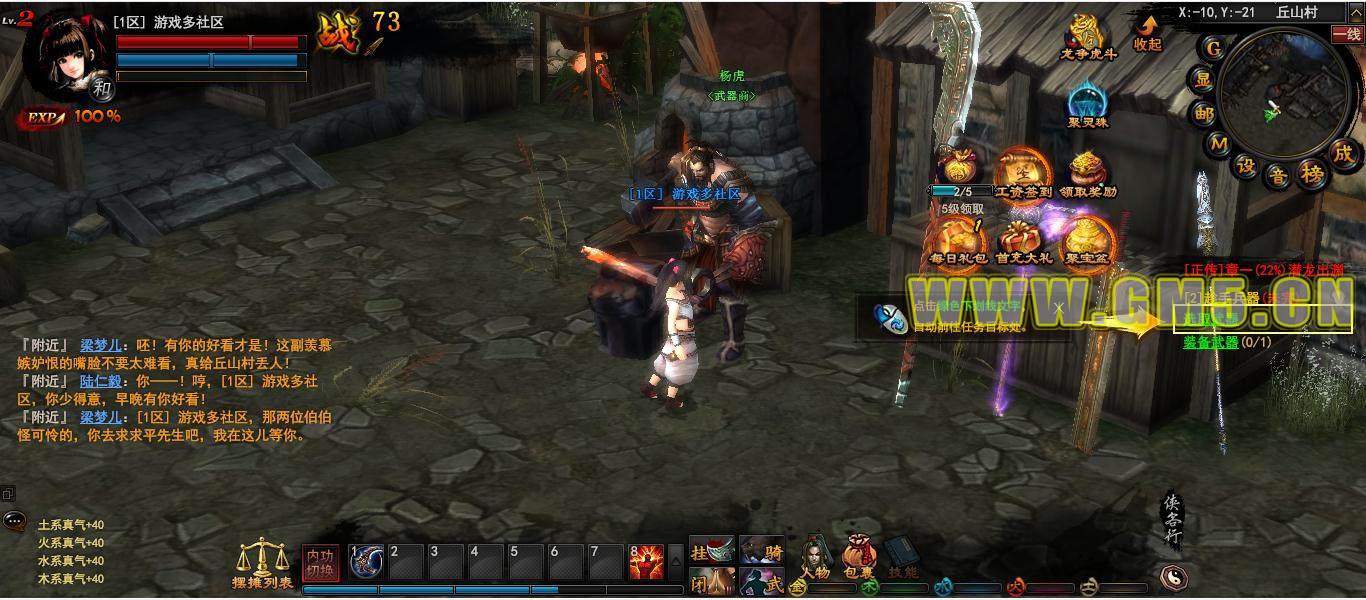This screenshot has width=1366, height=600.
Task: Click the 装备武器 quest link
Action: coord(1210,342)
